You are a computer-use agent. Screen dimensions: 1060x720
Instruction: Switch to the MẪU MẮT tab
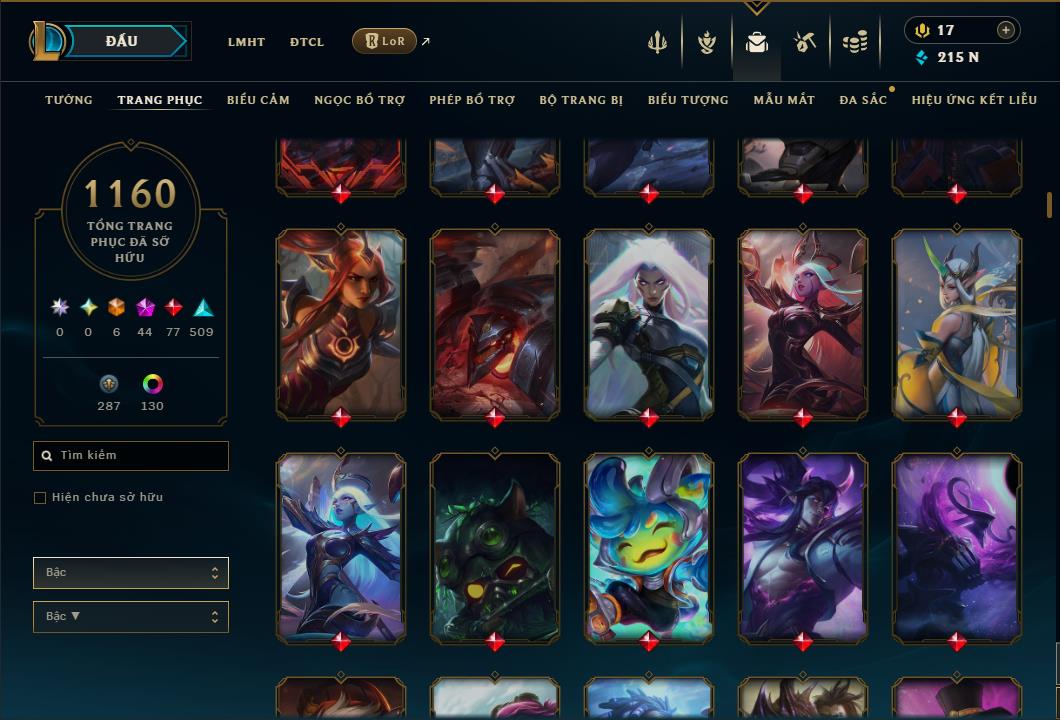click(x=784, y=100)
